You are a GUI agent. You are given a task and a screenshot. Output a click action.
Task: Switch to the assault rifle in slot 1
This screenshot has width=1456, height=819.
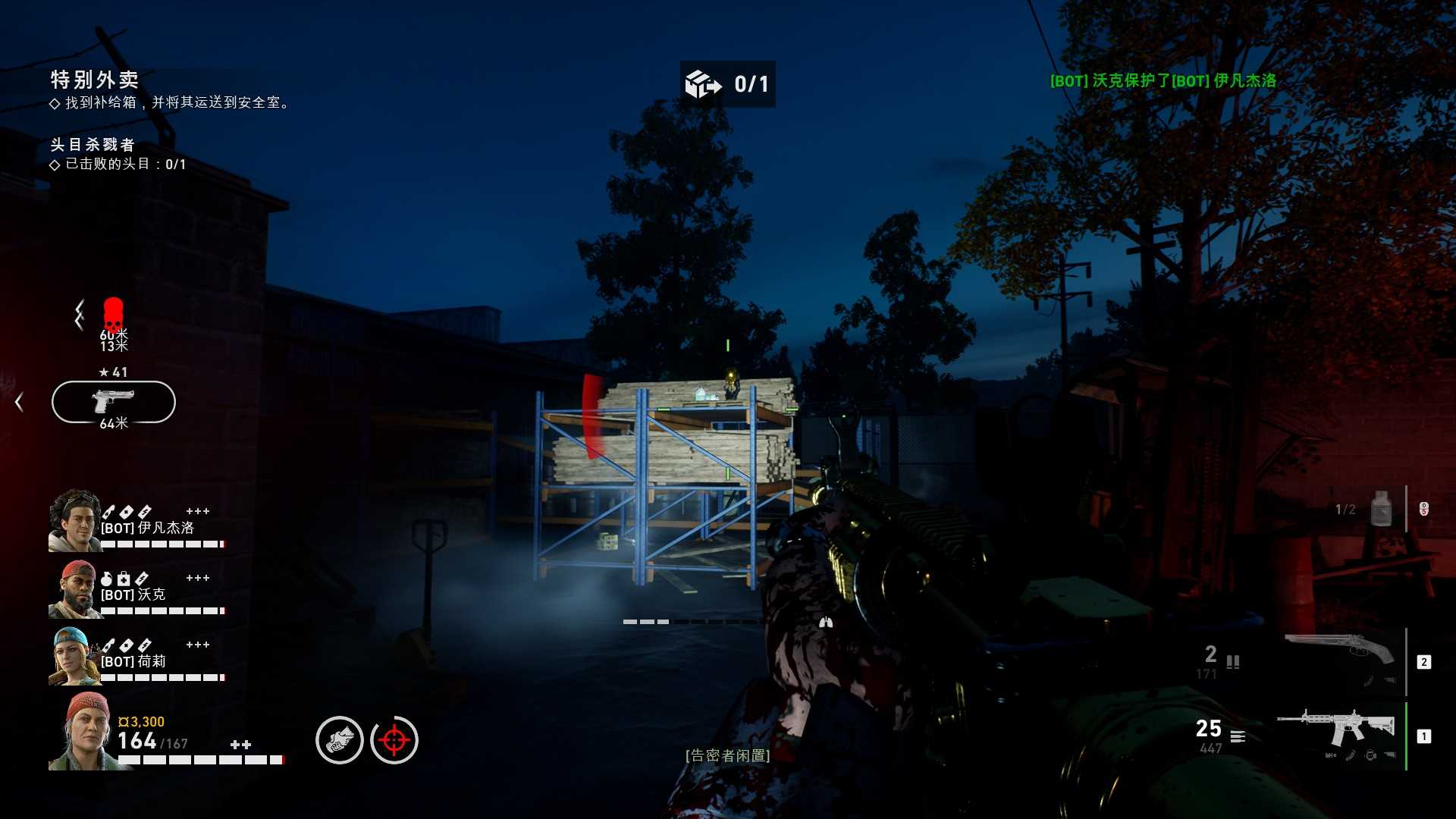pyautogui.click(x=1336, y=729)
